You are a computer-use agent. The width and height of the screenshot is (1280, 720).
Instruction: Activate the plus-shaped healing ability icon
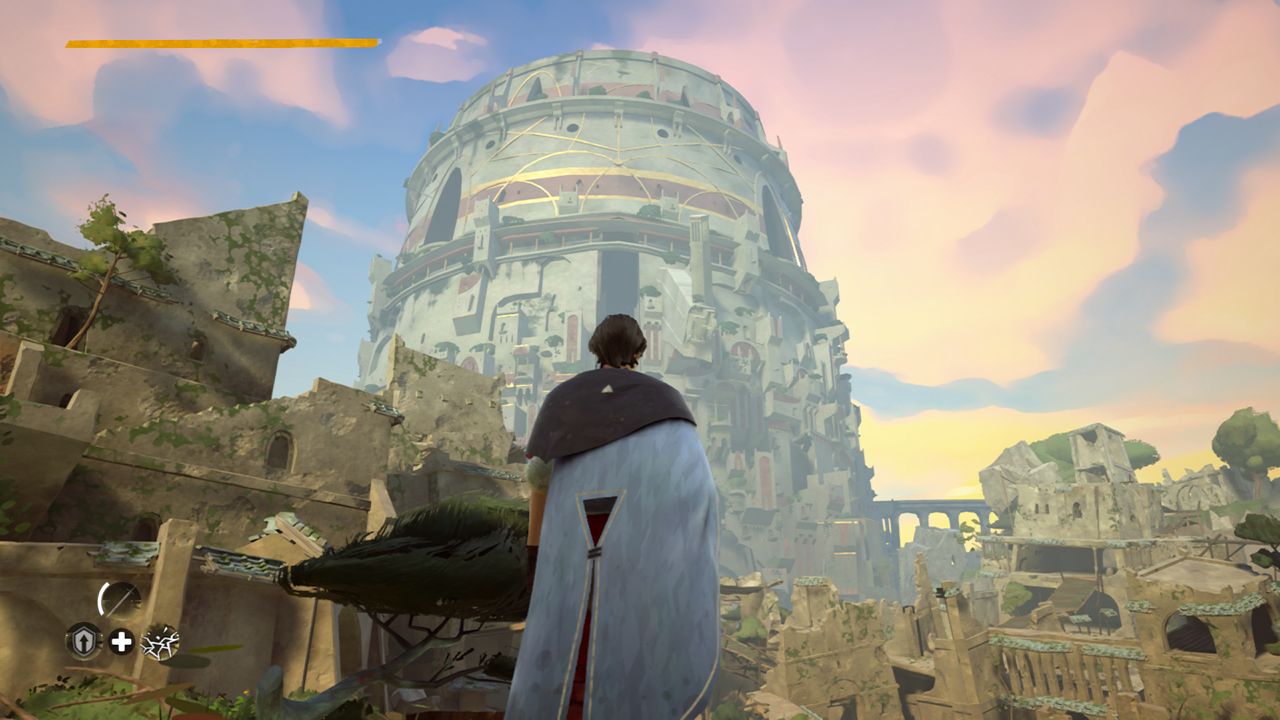120,640
